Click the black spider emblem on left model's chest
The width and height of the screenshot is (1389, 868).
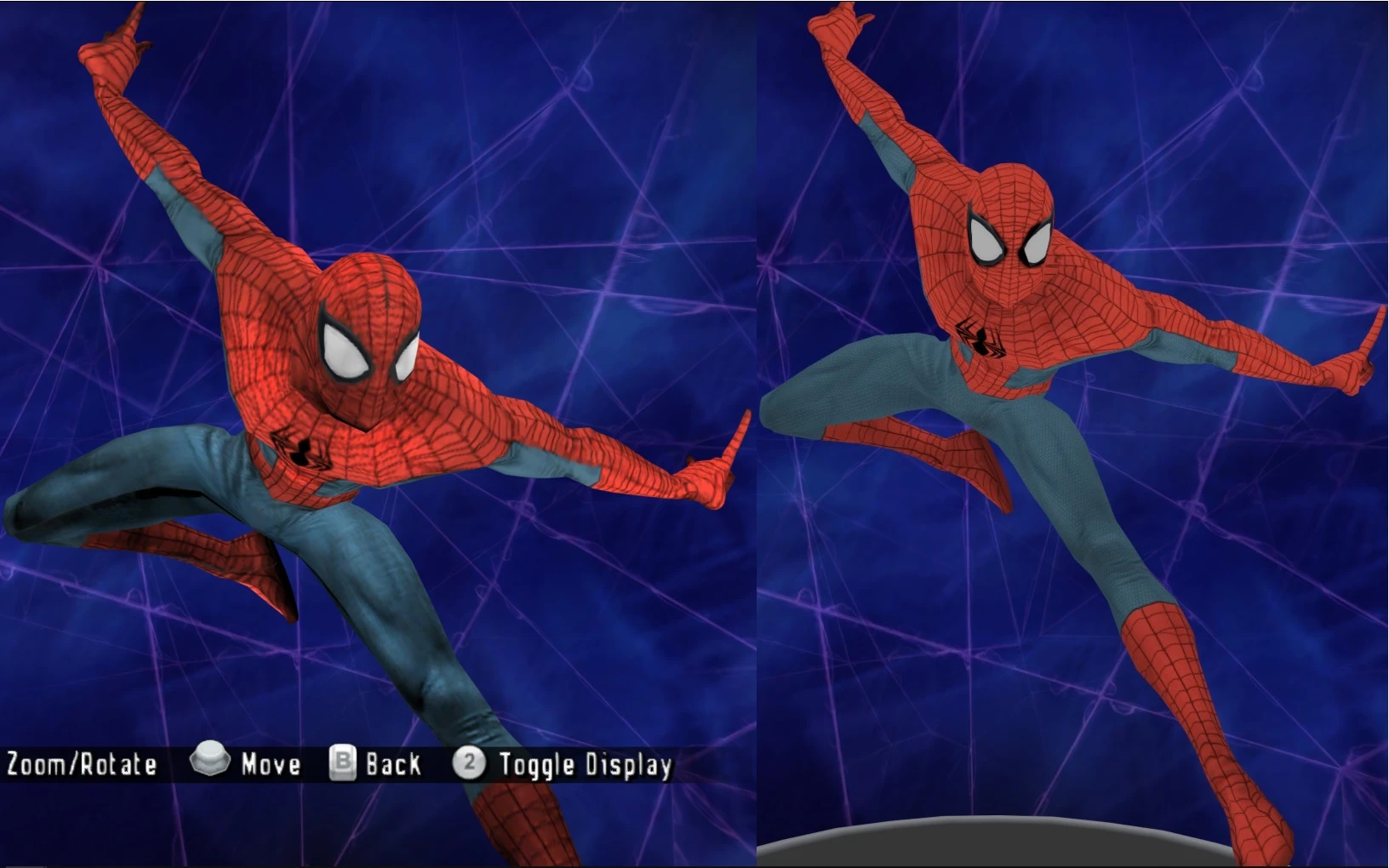click(300, 453)
